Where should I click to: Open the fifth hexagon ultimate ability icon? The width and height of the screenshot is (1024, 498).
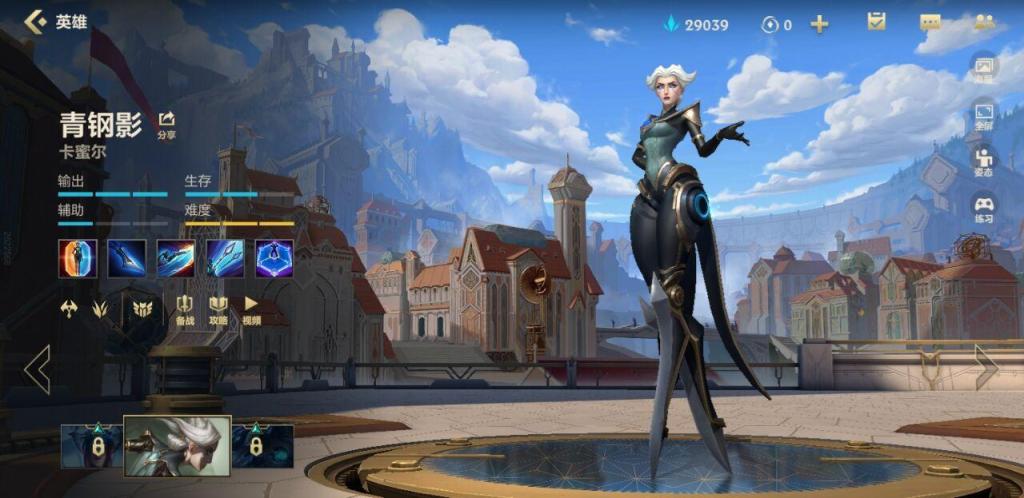pyautogui.click(x=274, y=258)
